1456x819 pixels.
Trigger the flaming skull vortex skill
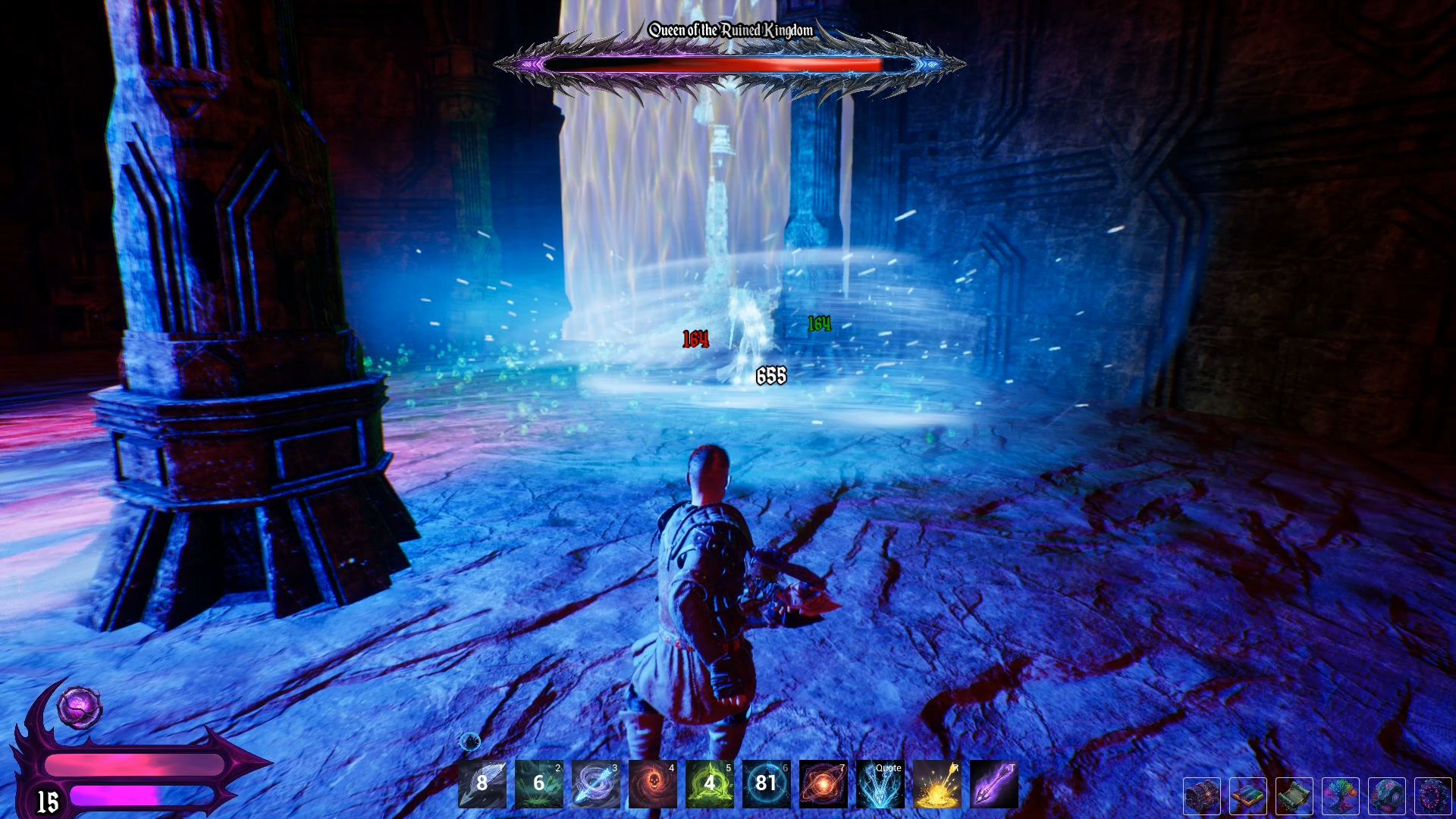(x=653, y=783)
